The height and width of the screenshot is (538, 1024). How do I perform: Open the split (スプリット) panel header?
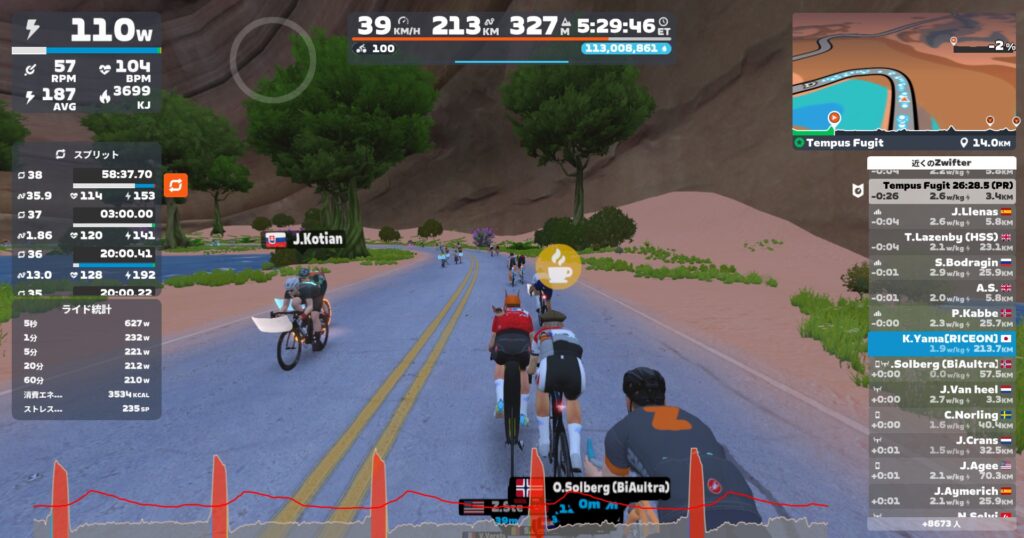pos(86,155)
